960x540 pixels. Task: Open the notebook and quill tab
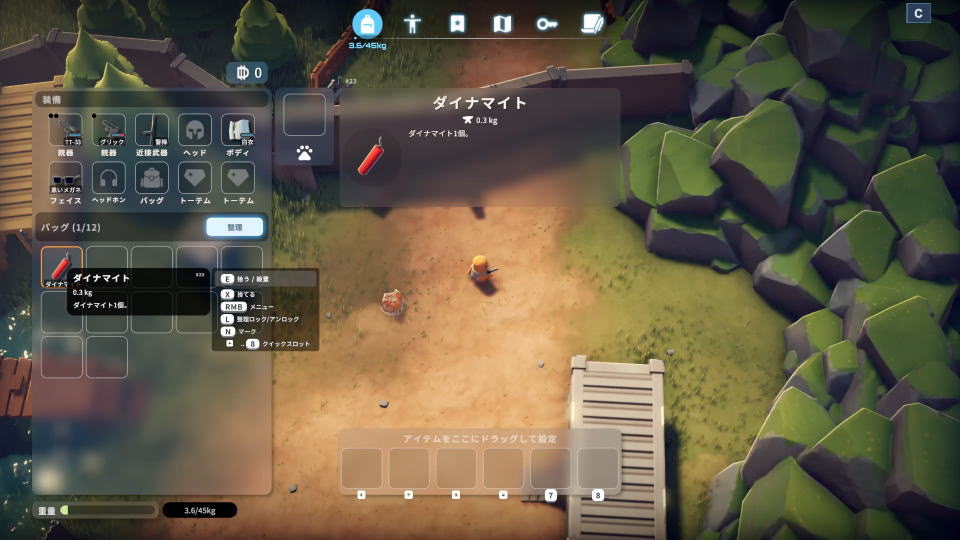pyautogui.click(x=592, y=24)
